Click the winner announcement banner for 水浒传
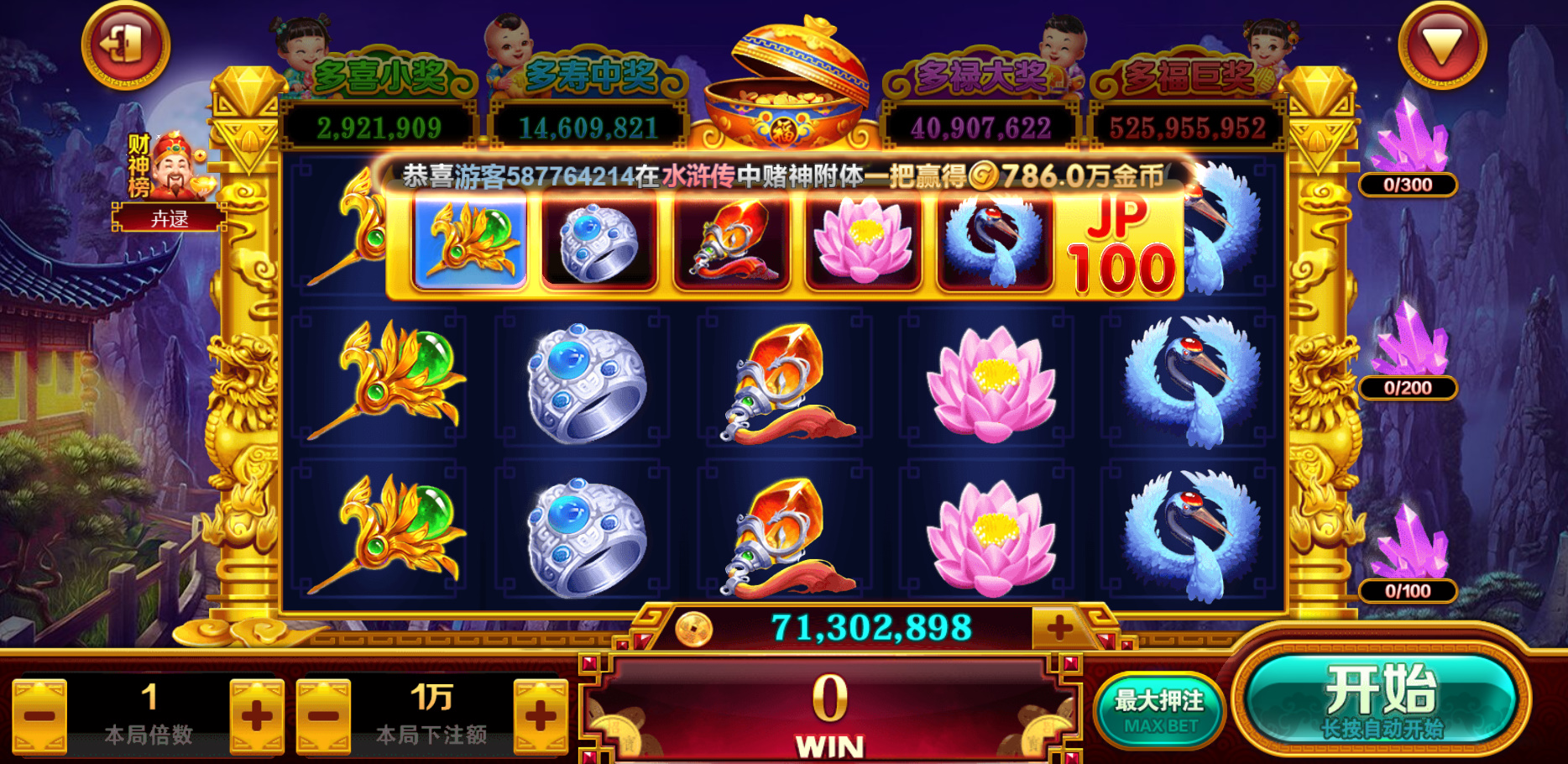The image size is (1568, 764). pyautogui.click(x=781, y=174)
